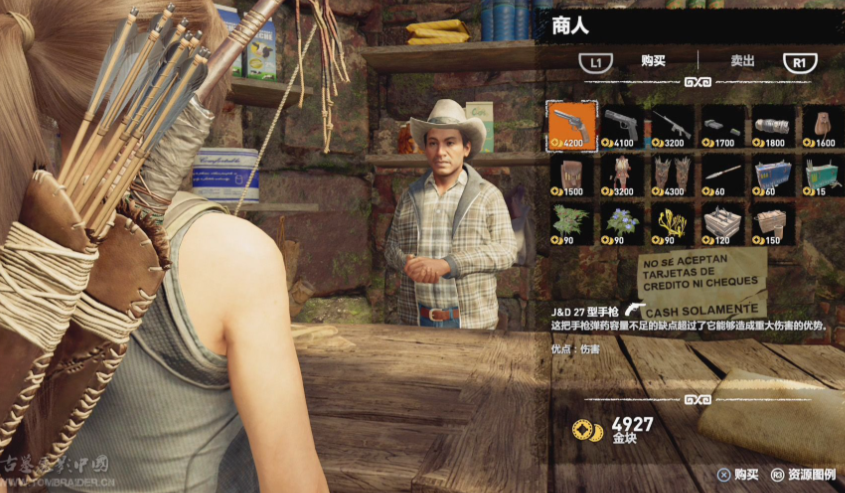Viewport: 845px width, 493px height.
Task: Choose the red berry plant priced 90
Action: [572, 224]
